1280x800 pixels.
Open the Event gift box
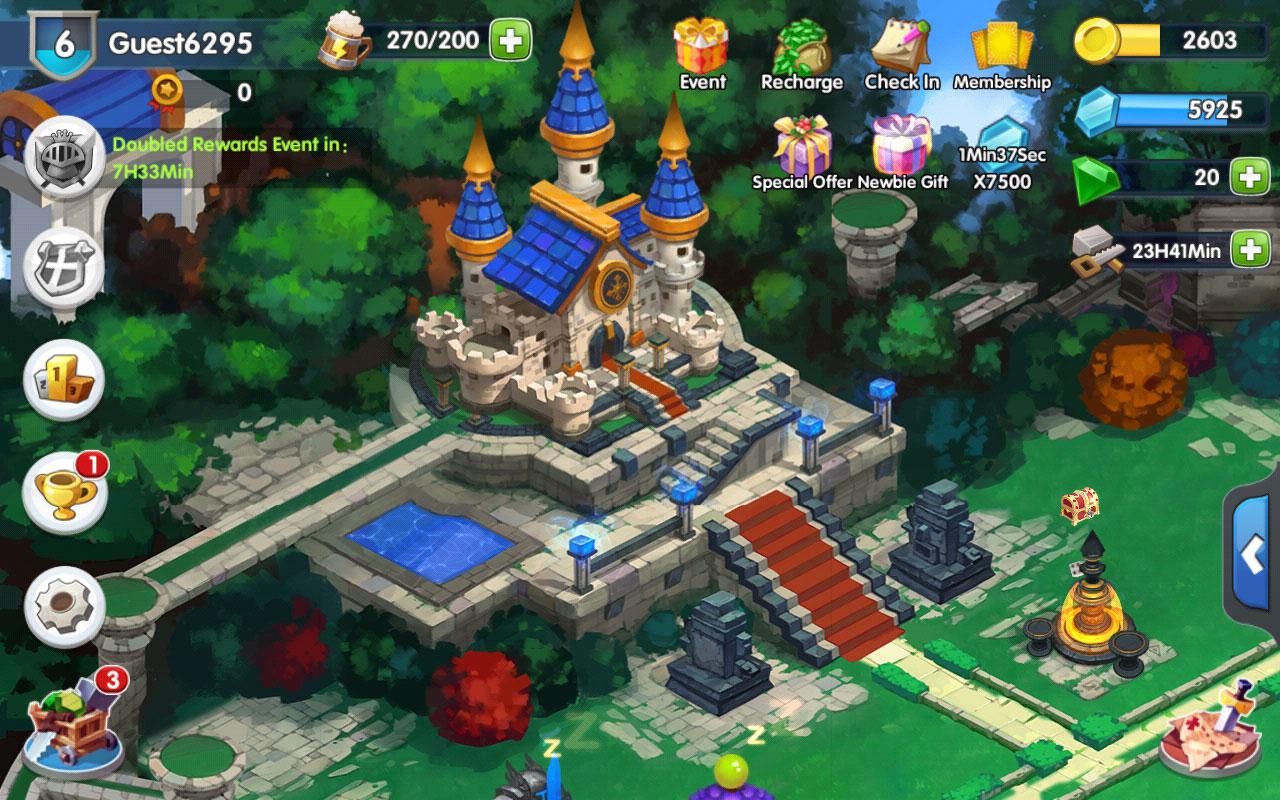[701, 48]
